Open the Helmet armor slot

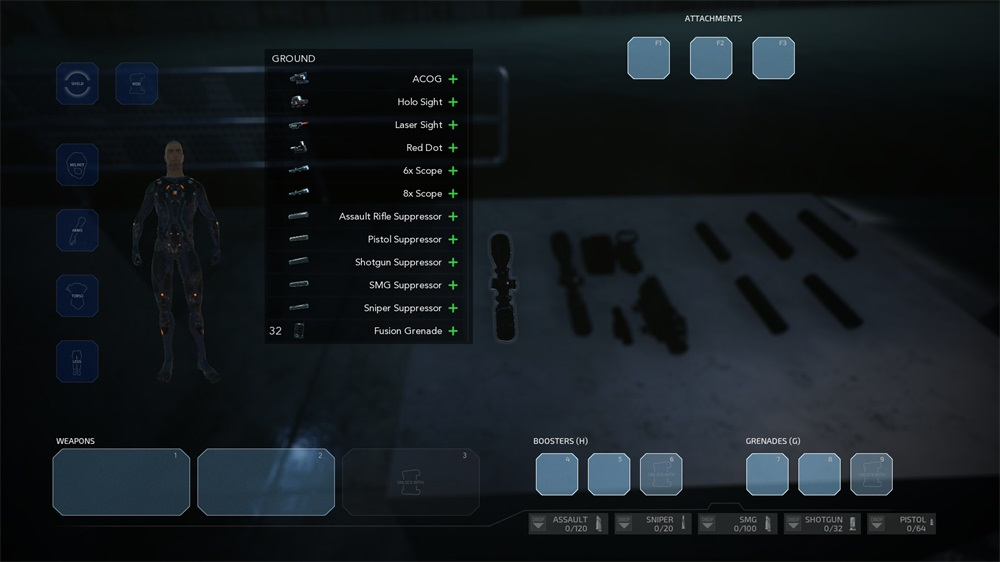[77, 165]
